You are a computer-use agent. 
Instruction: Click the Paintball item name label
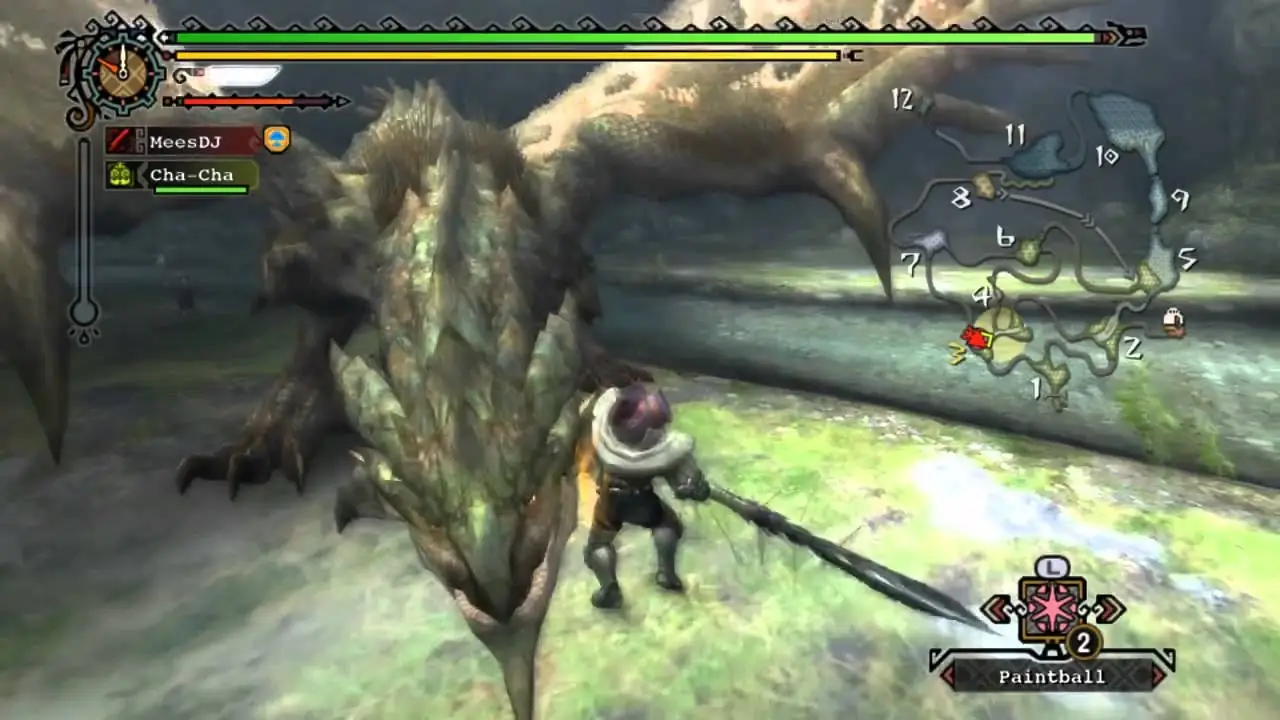click(x=1051, y=677)
